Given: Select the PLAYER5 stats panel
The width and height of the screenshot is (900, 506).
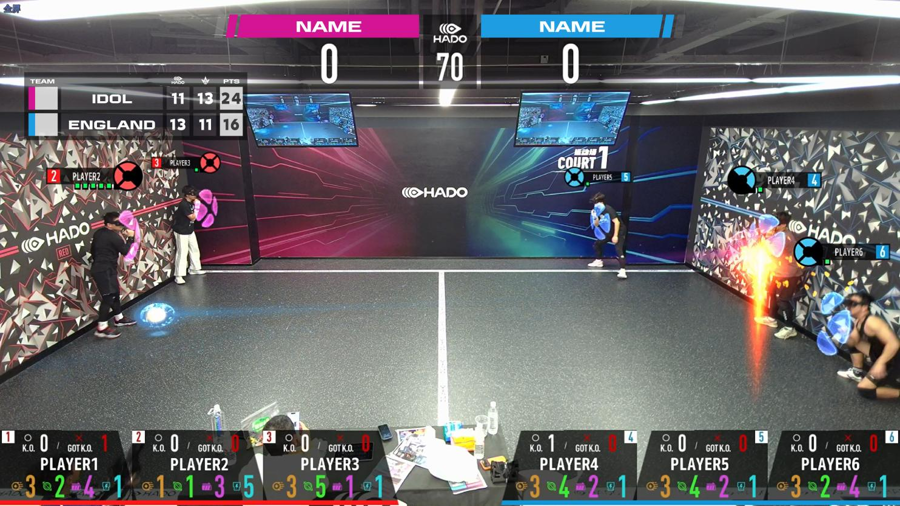Looking at the screenshot, I should (x=700, y=466).
